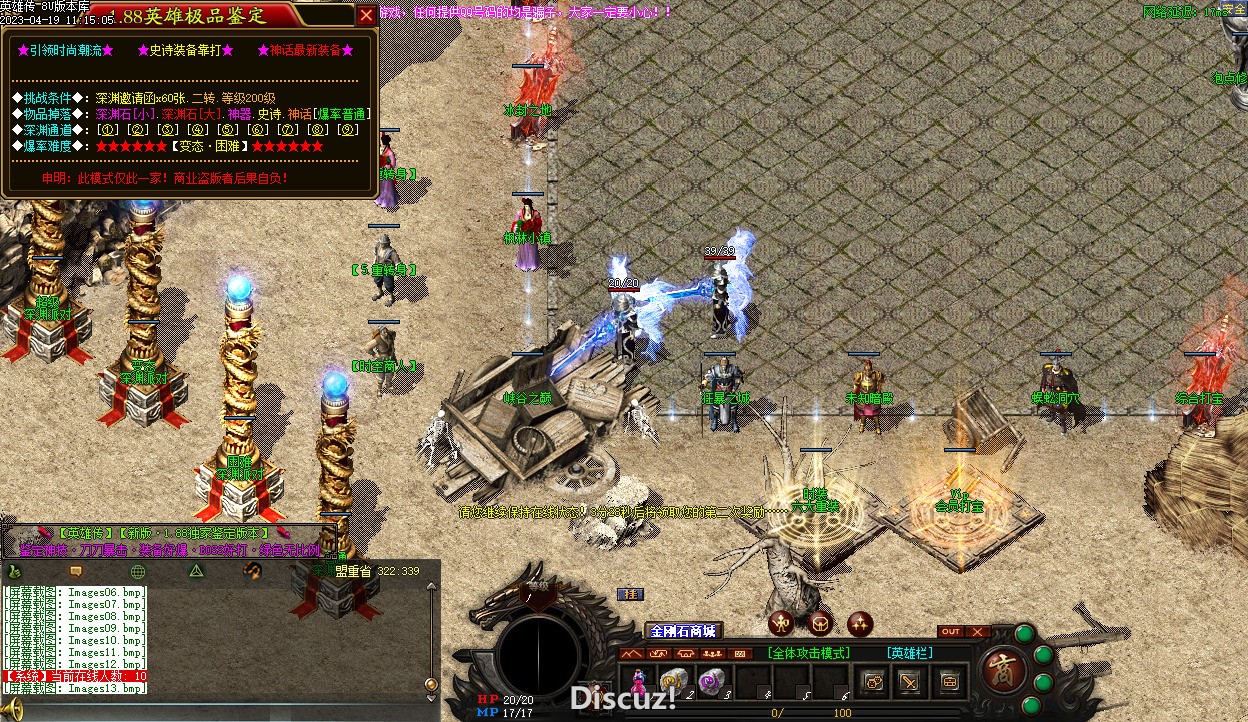Choose abyss channel ⑤ link
This screenshot has height=722, width=1248.
click(x=228, y=129)
